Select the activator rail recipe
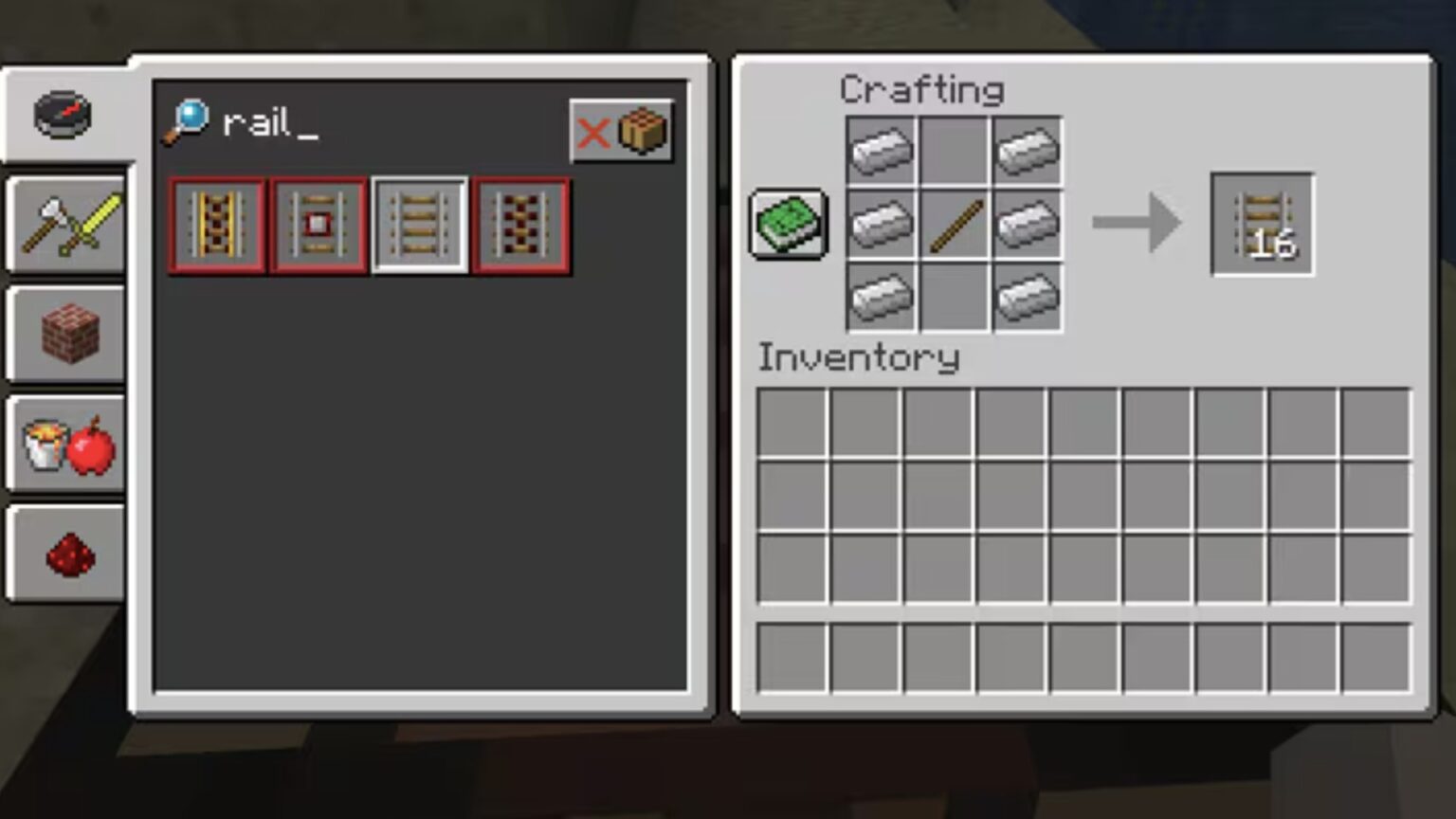This screenshot has height=819, width=1456. (519, 225)
